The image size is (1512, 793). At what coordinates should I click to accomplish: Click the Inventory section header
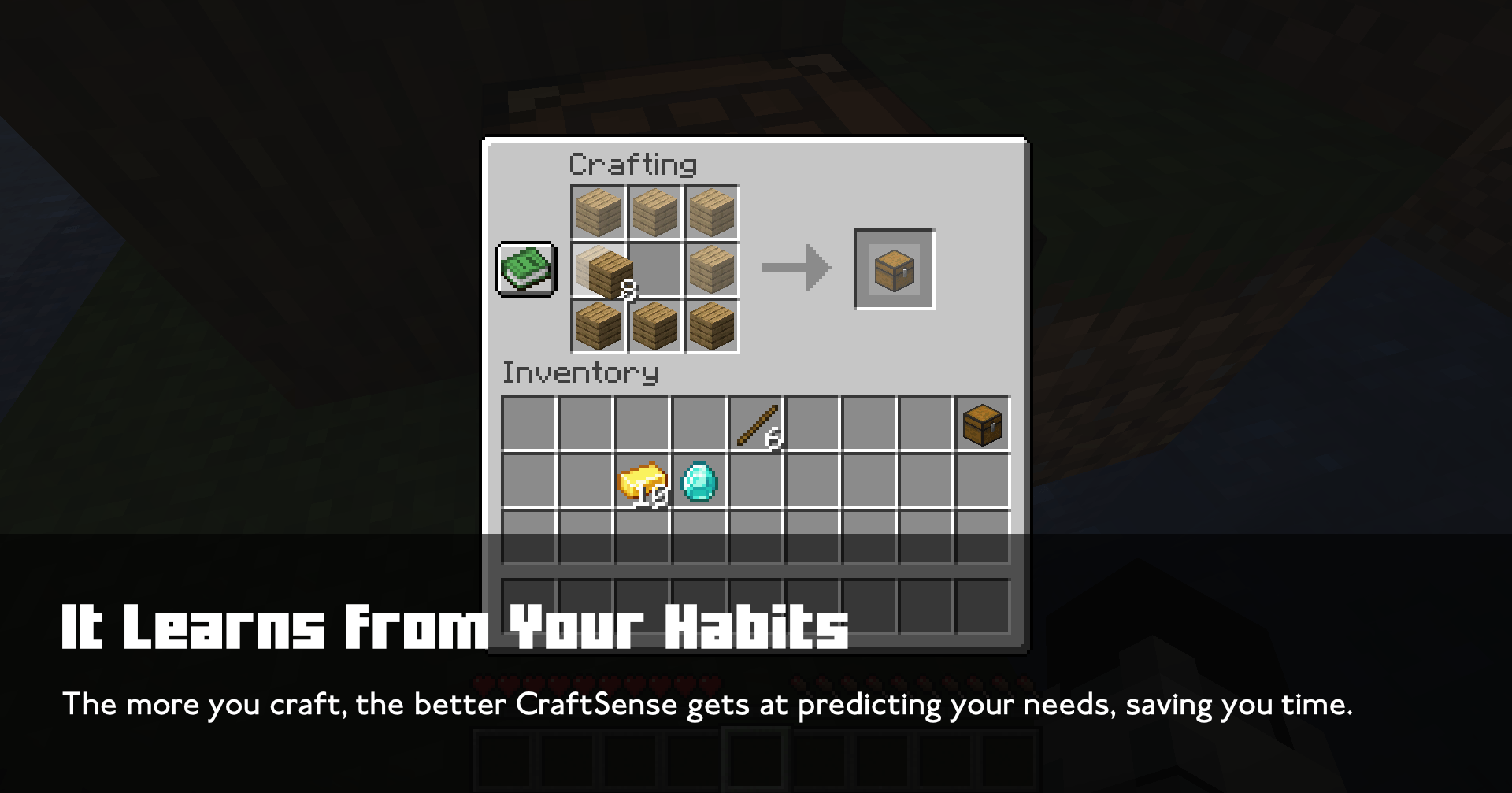click(580, 373)
